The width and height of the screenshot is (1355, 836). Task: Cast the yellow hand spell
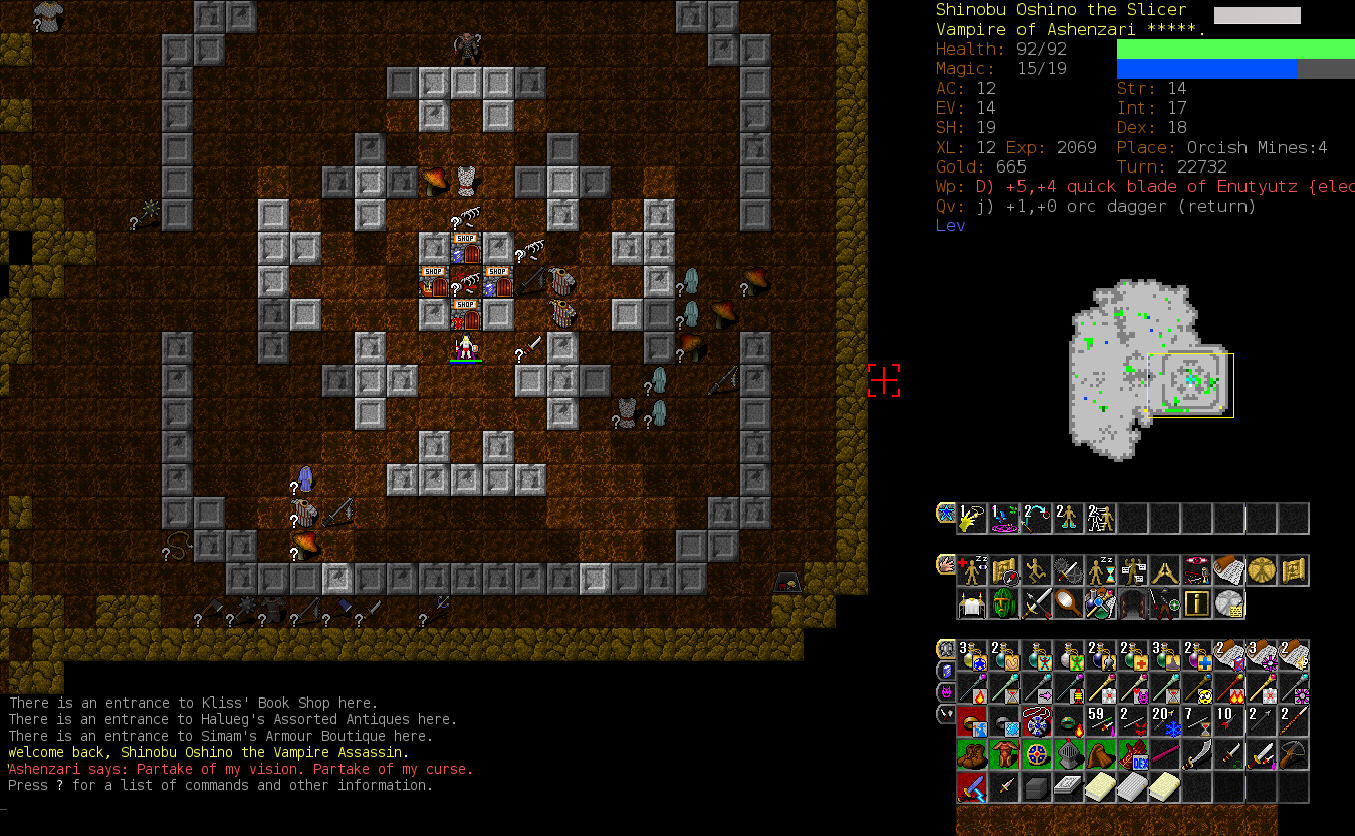pos(972,518)
